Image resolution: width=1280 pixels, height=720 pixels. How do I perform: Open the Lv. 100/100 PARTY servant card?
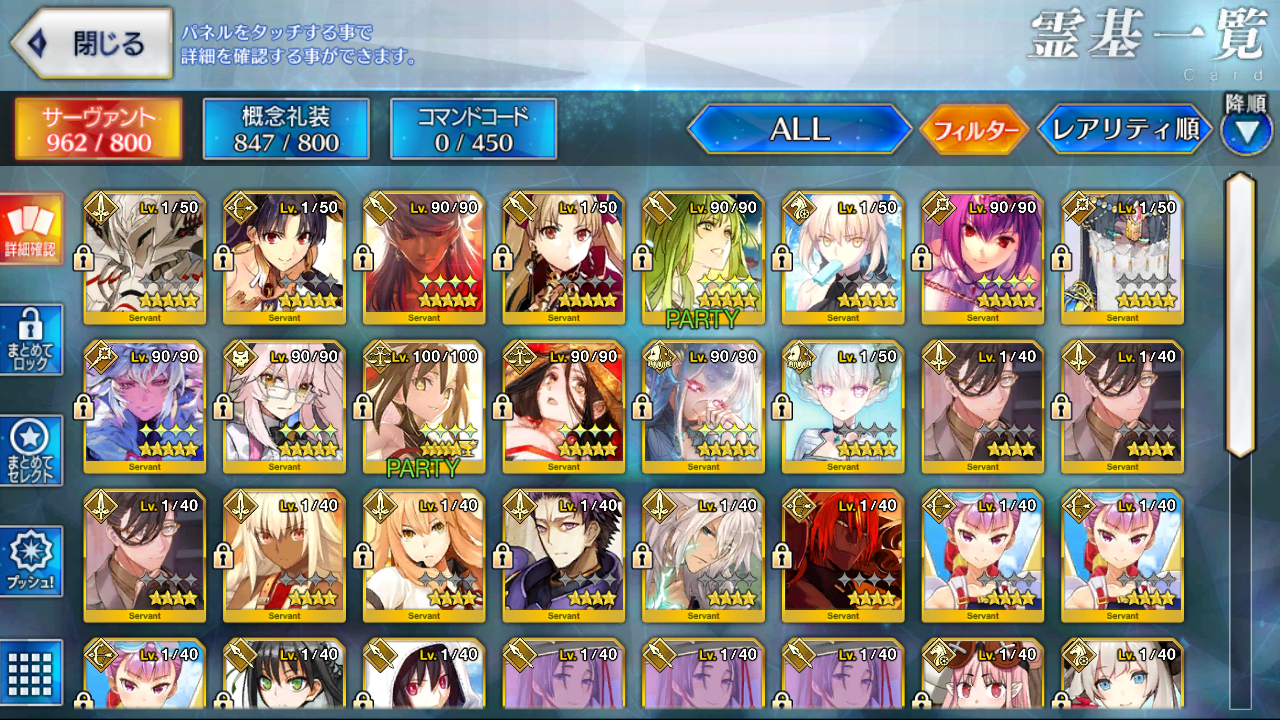point(423,407)
